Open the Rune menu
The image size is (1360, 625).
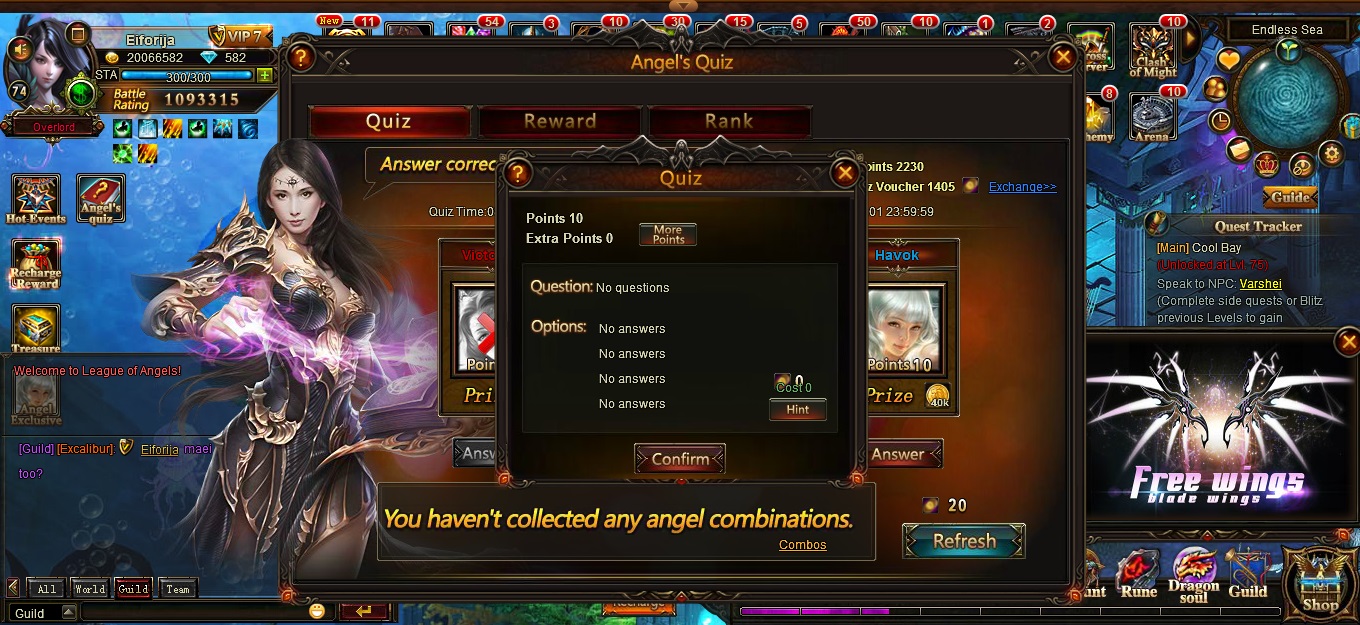[x=1138, y=575]
